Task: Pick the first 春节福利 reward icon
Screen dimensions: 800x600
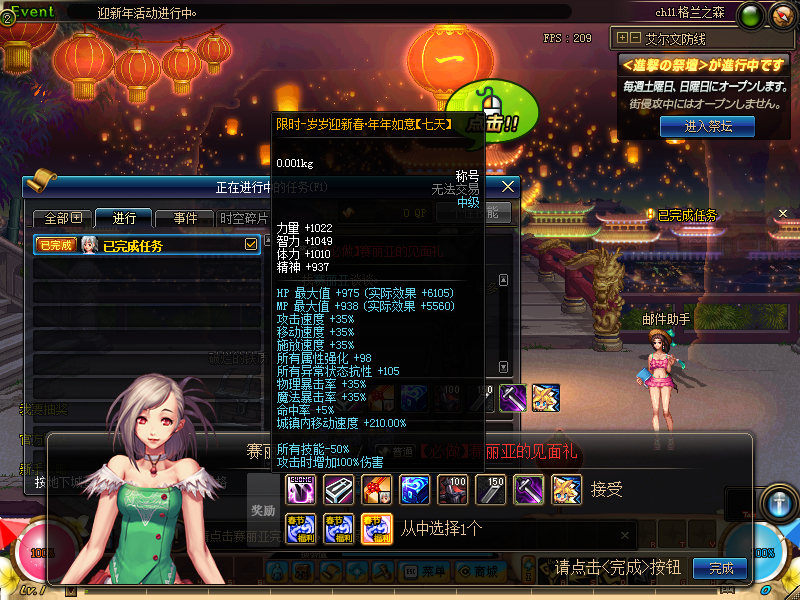Action: click(x=302, y=527)
